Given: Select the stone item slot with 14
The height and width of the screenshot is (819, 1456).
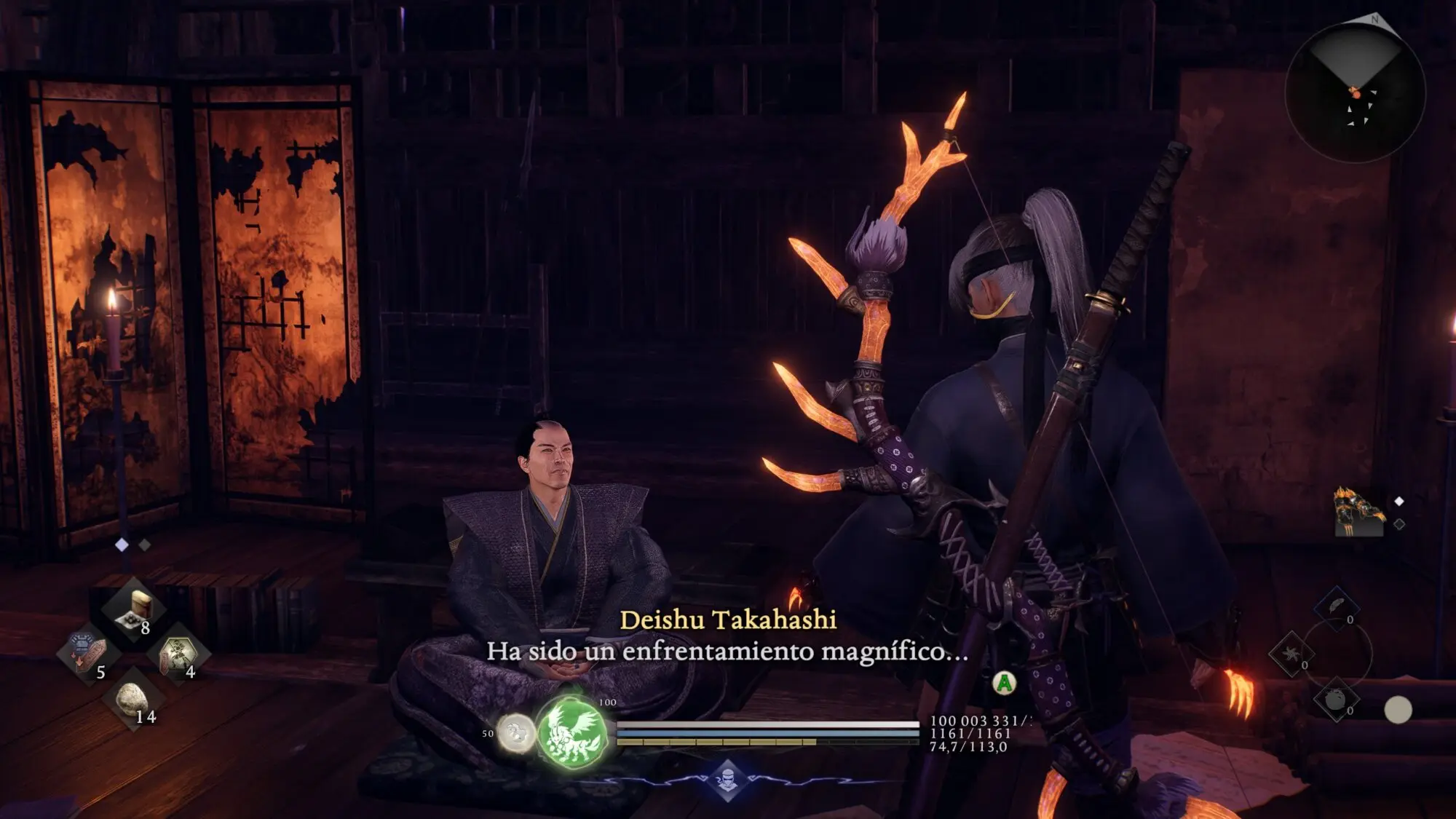Looking at the screenshot, I should (134, 700).
